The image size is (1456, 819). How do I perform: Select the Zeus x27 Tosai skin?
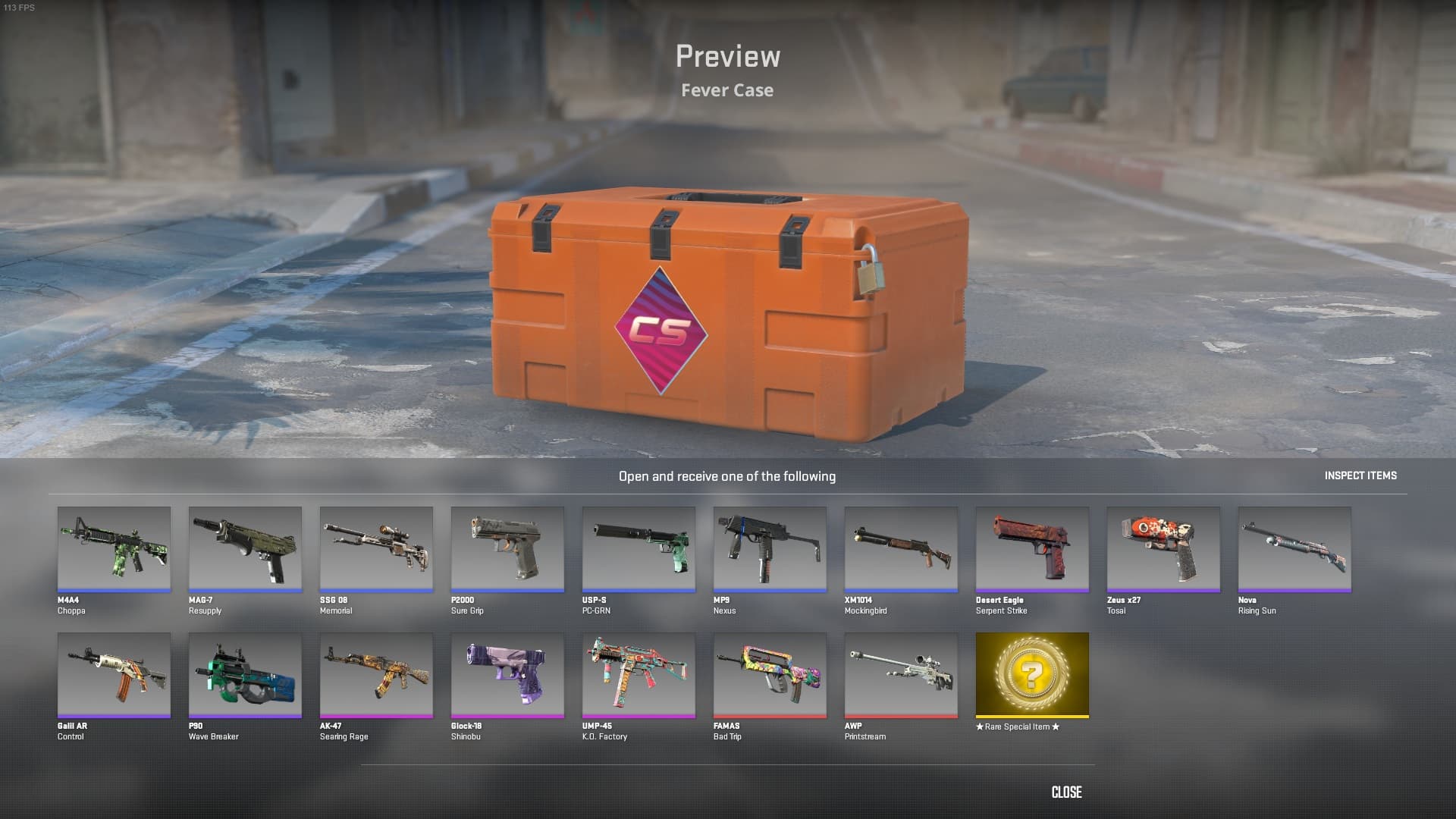point(1163,549)
